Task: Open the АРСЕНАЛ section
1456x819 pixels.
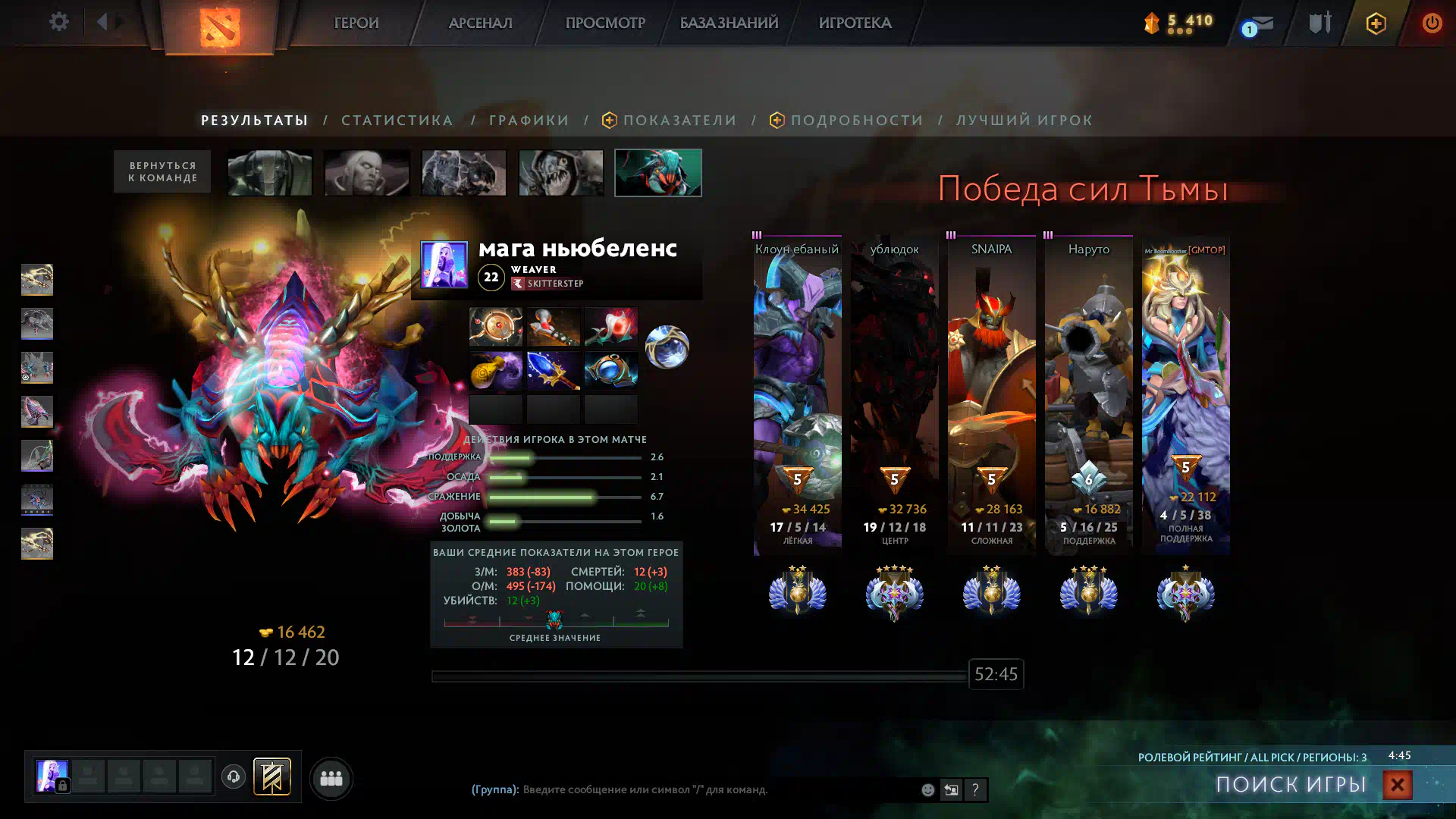Action: [x=480, y=23]
